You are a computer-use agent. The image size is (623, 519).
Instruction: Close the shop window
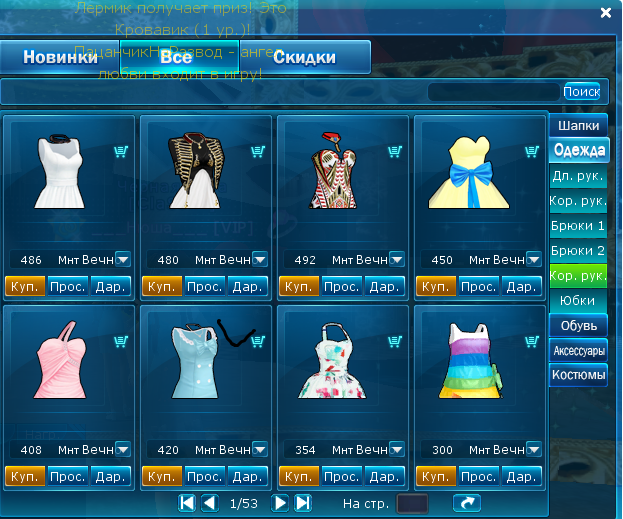[606, 13]
